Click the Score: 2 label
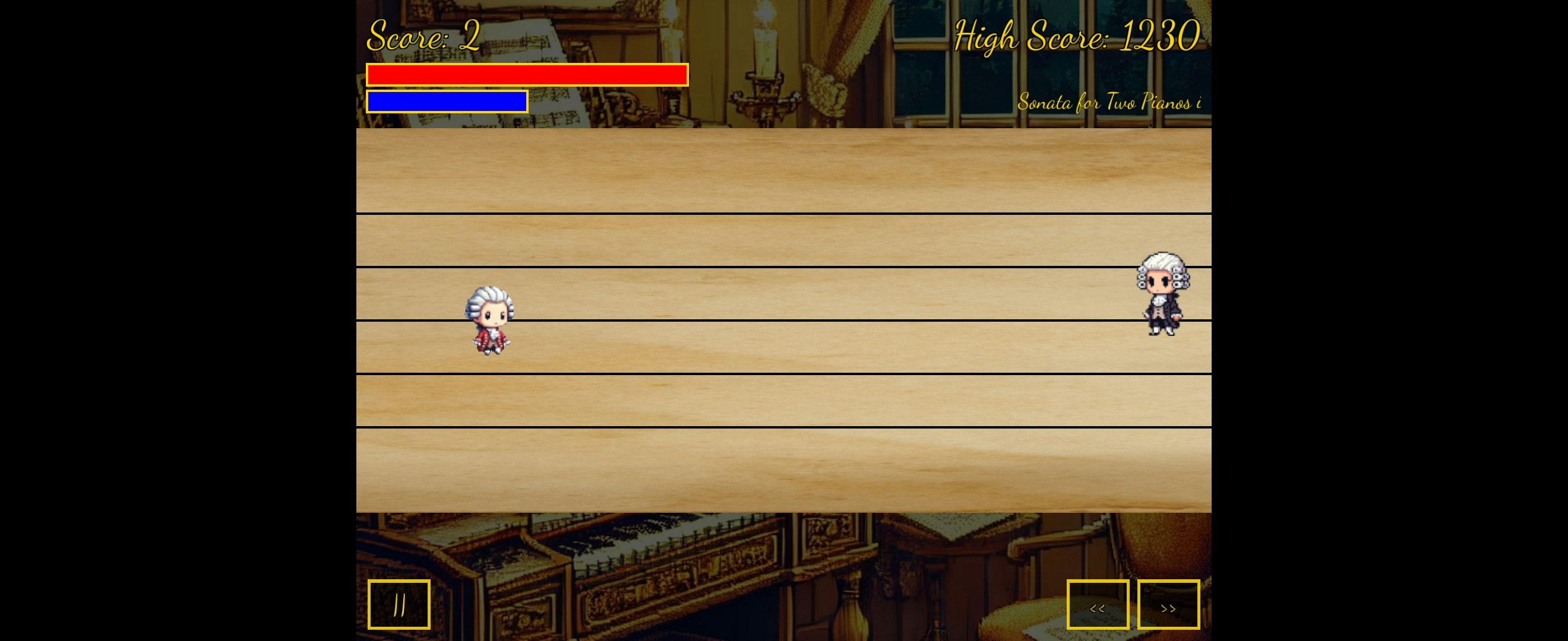This screenshot has width=1568, height=641. click(x=422, y=35)
